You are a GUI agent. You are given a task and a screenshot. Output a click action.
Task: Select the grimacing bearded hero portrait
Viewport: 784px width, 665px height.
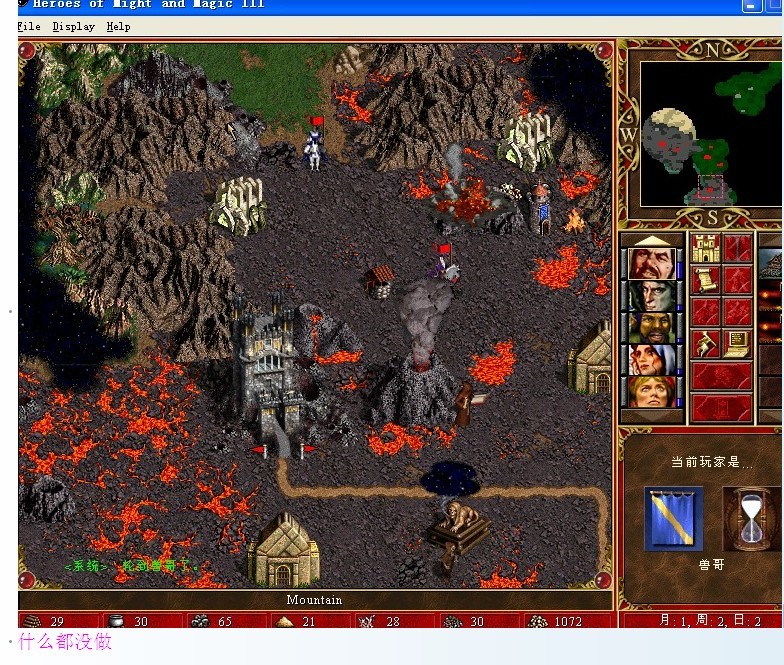pos(651,265)
